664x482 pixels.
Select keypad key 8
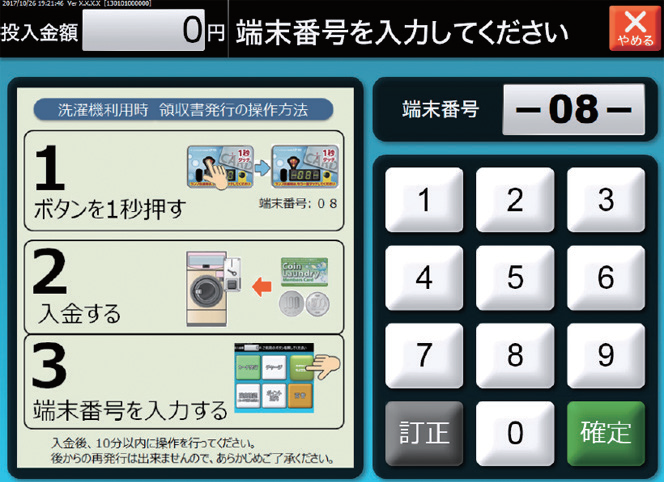click(515, 355)
